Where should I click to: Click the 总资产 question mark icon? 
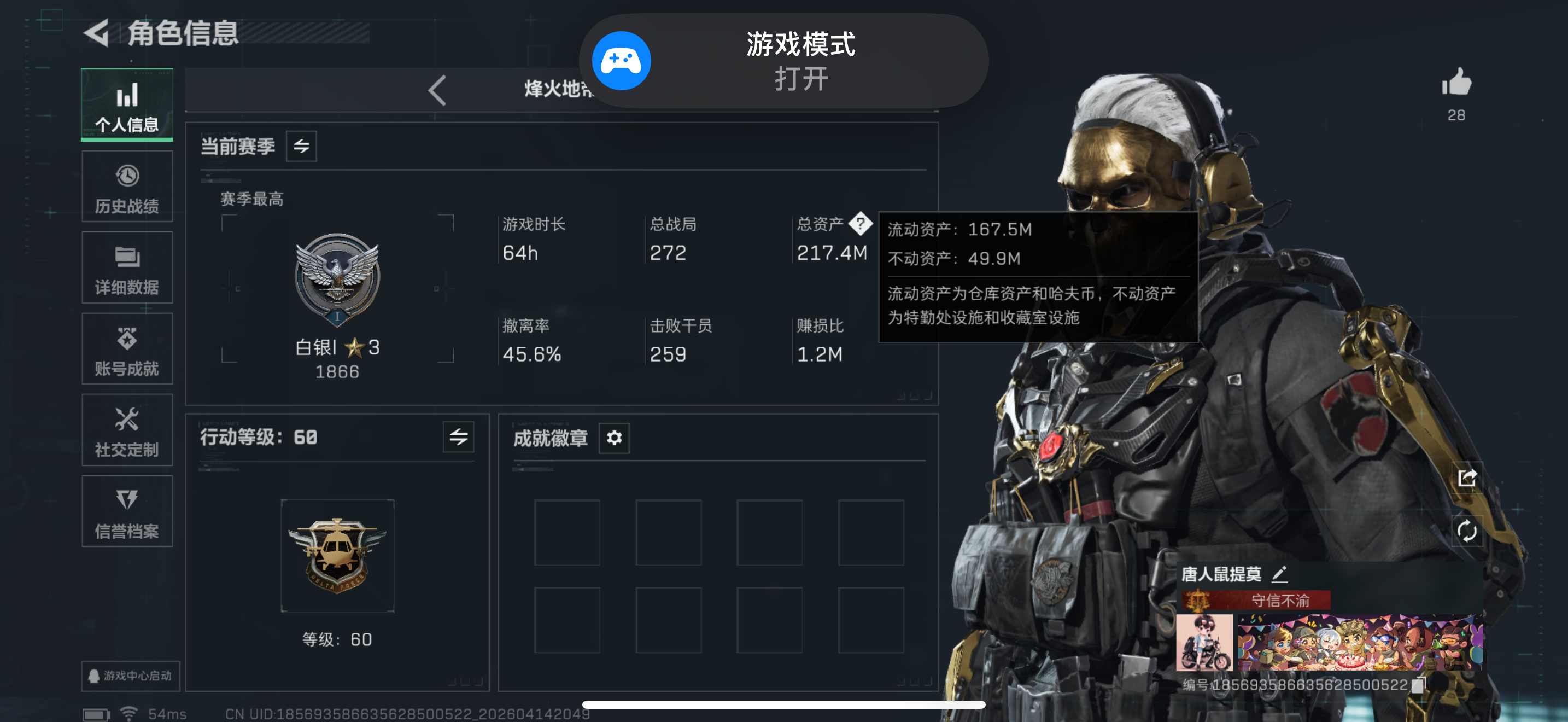(x=861, y=224)
